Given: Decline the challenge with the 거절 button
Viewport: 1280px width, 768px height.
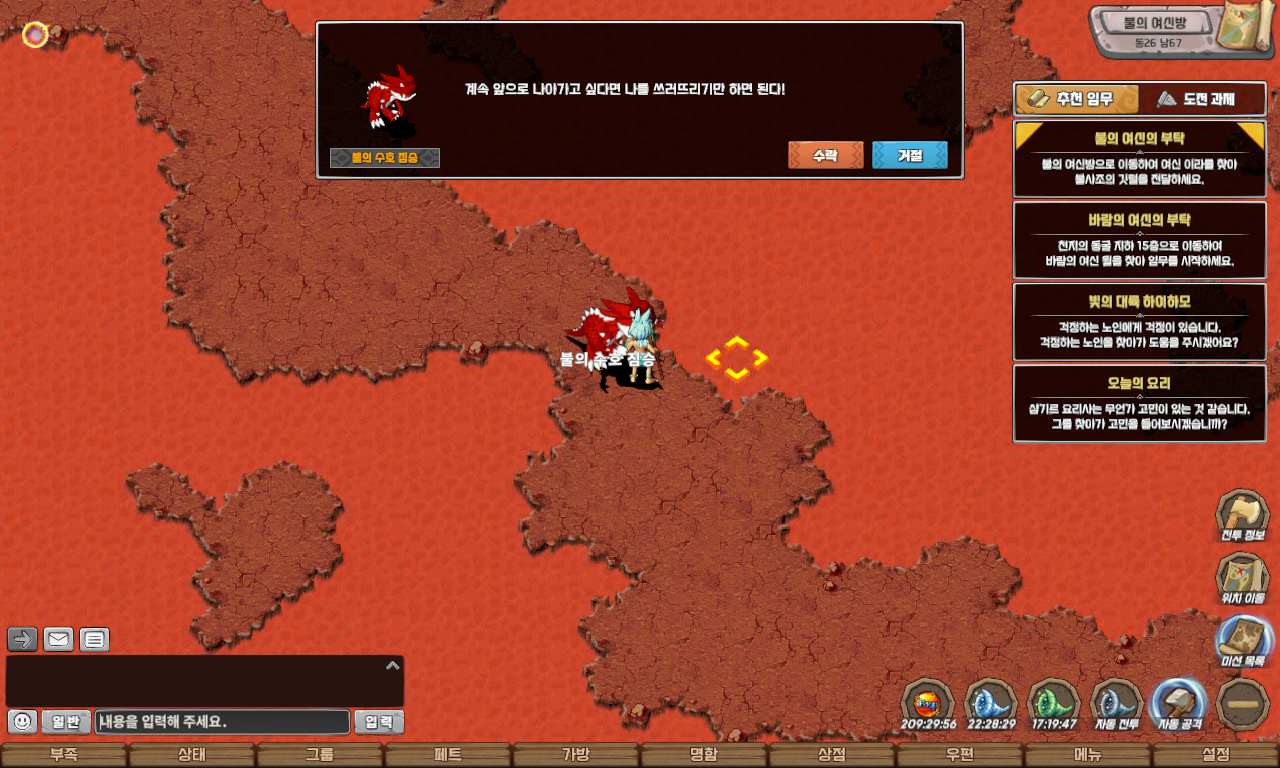Looking at the screenshot, I should 909,155.
